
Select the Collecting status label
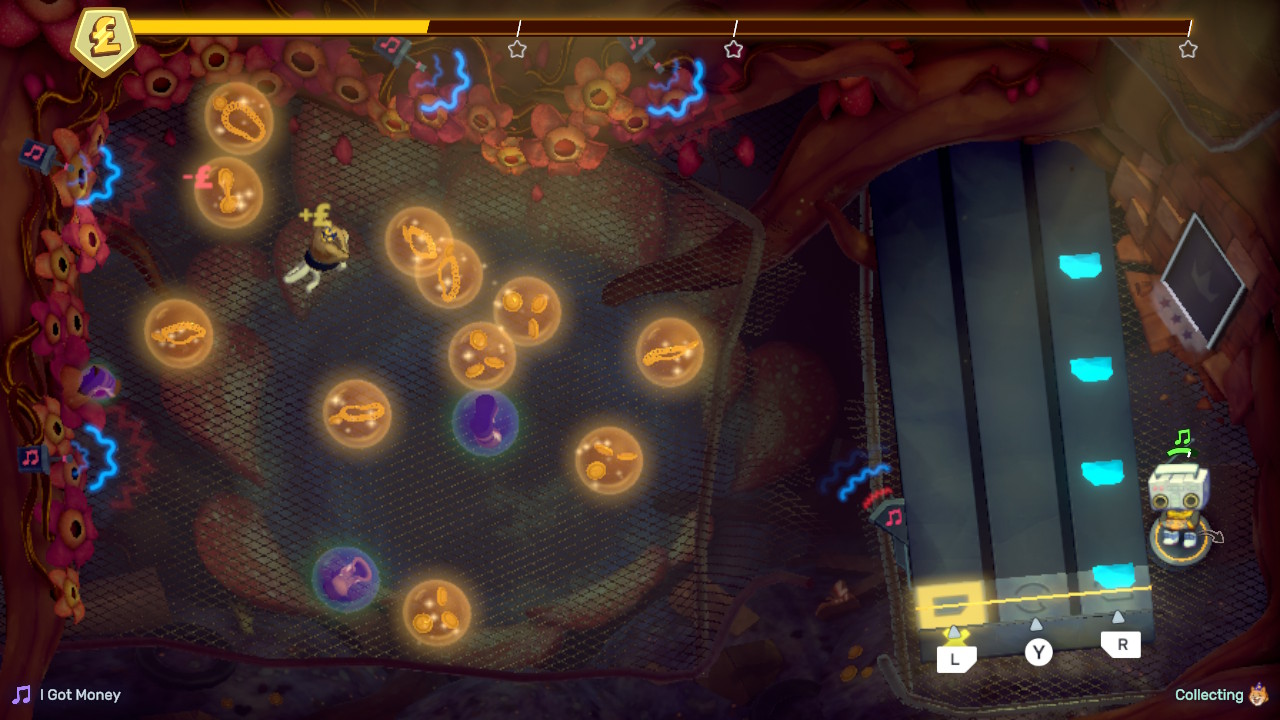point(1210,694)
